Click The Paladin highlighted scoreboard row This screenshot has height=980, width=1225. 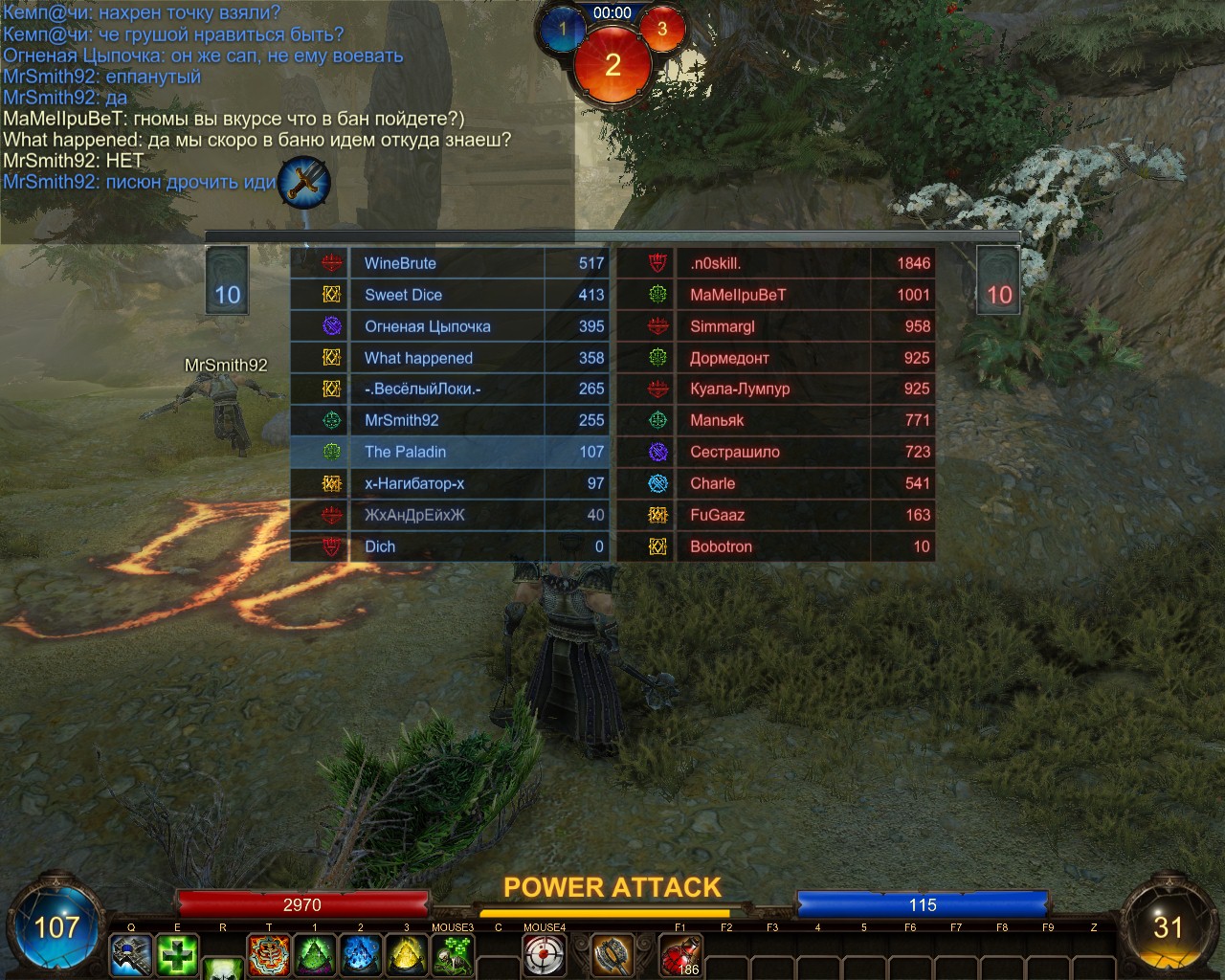(x=450, y=452)
